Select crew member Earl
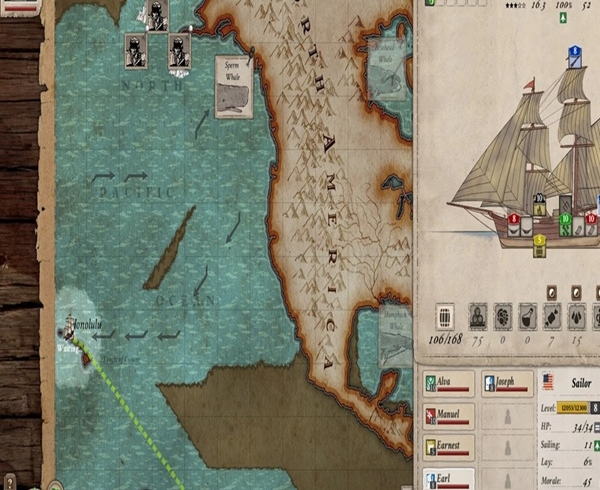 click(x=448, y=479)
